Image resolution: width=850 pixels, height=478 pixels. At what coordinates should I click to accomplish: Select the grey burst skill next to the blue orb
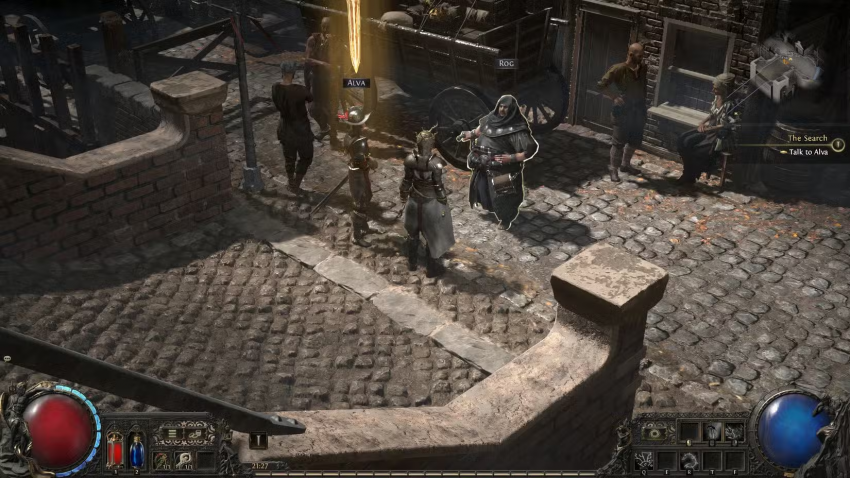(735, 432)
